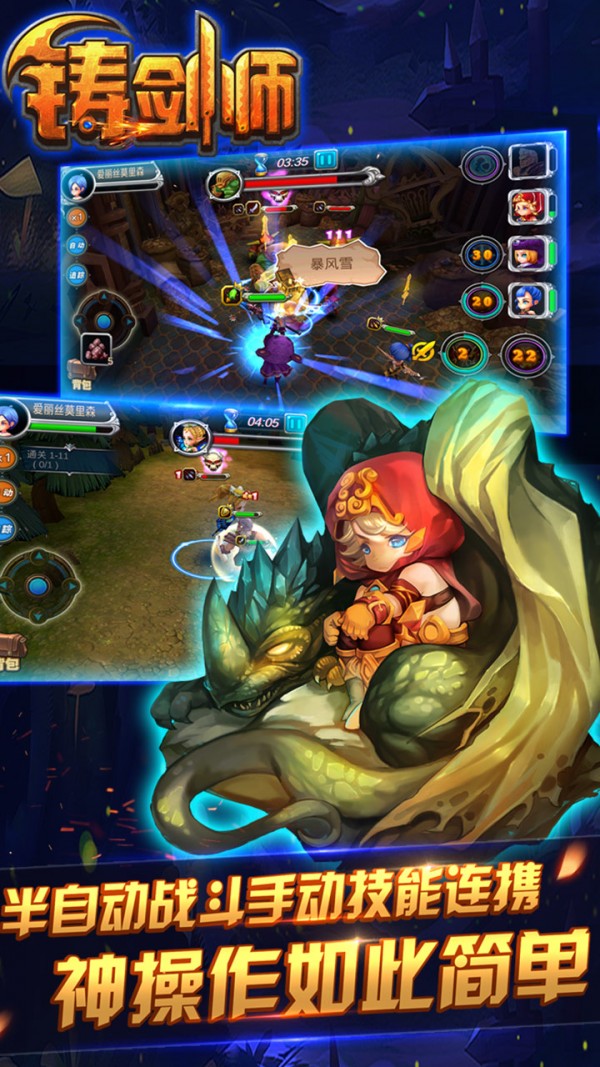Image resolution: width=600 pixels, height=1067 pixels.
Task: Tap the x1 battle speed button in the 03:35 battle
Action: pyautogui.click(x=76, y=216)
